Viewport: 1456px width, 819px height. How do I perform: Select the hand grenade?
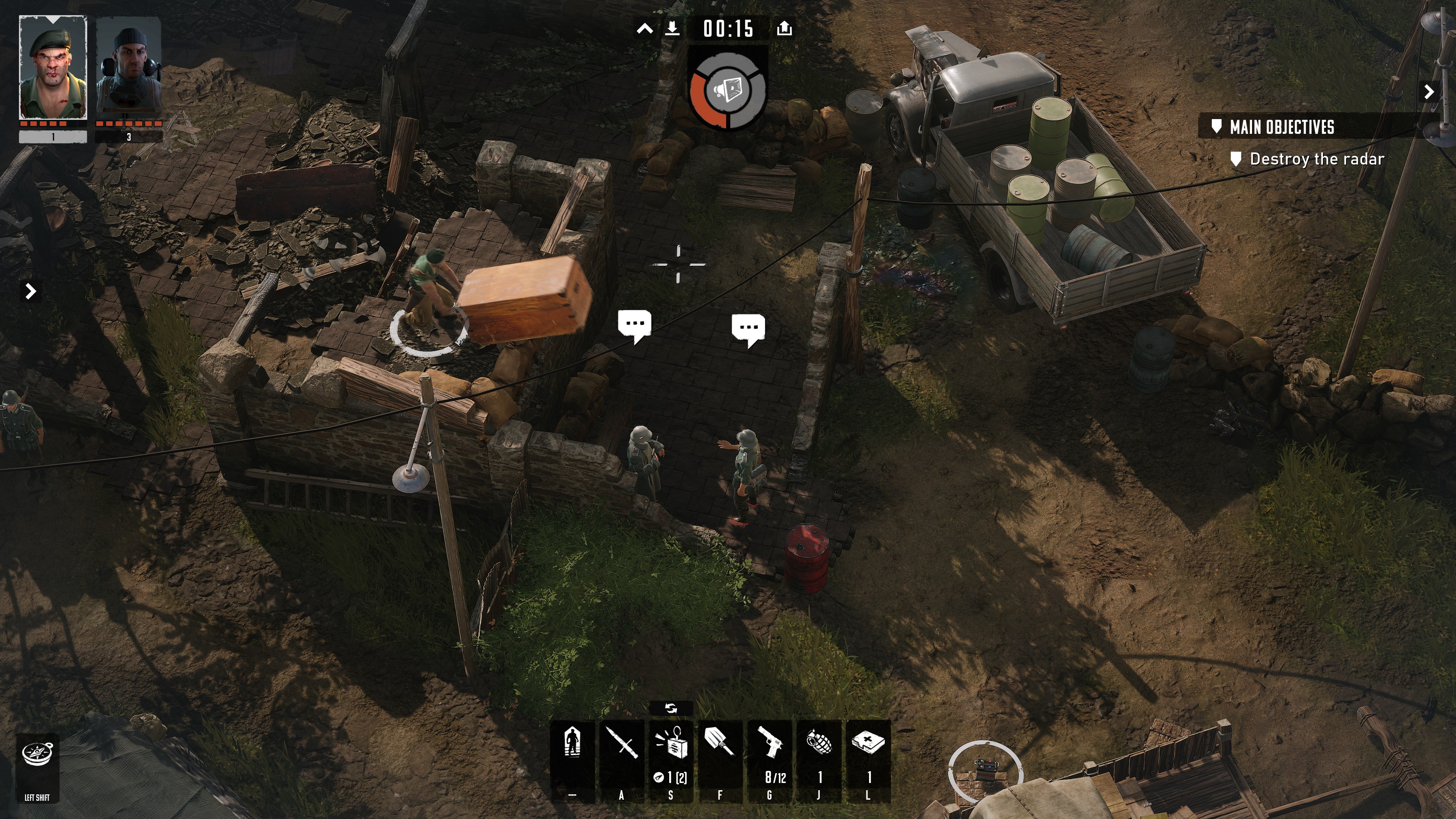coord(819,743)
